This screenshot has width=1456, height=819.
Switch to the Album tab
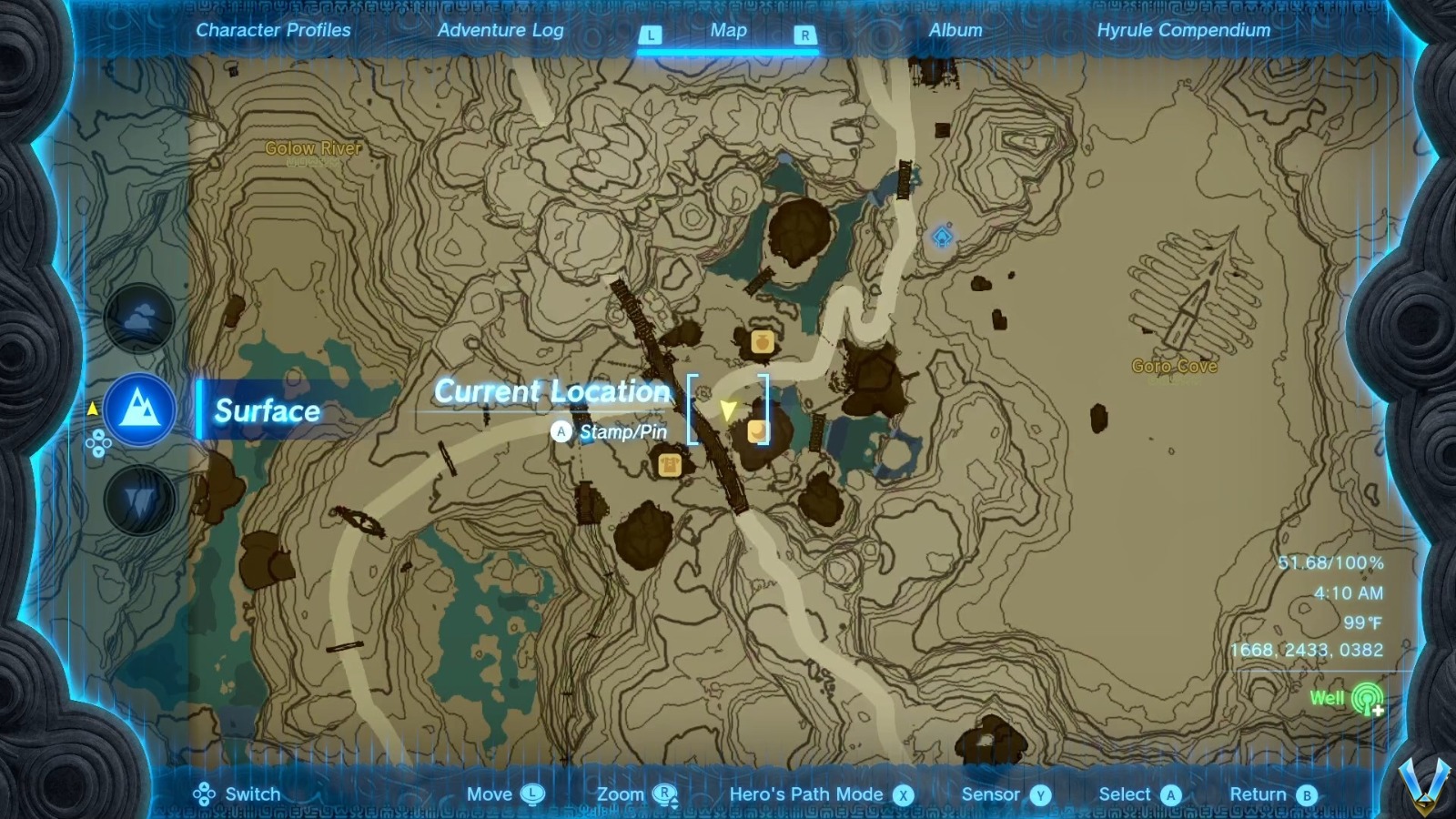click(954, 30)
